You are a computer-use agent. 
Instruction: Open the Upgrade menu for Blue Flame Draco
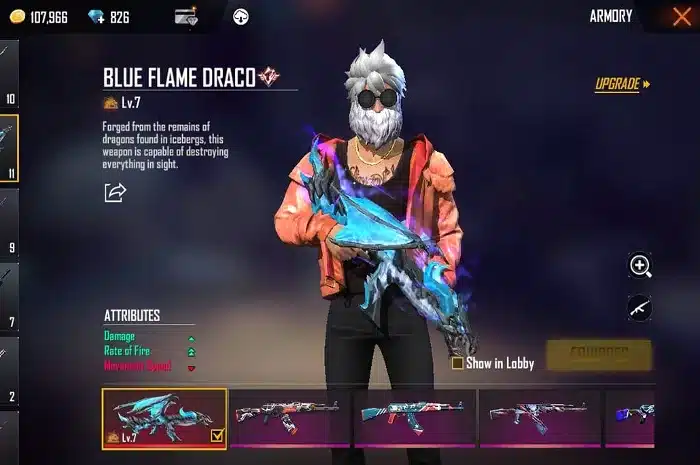coord(622,84)
